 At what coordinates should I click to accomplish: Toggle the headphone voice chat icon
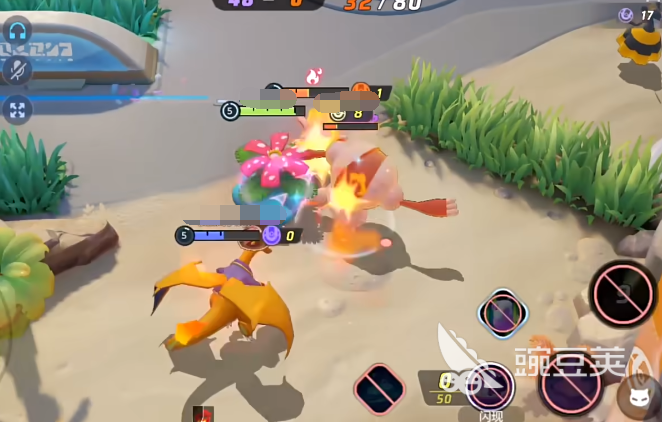pyautogui.click(x=17, y=30)
